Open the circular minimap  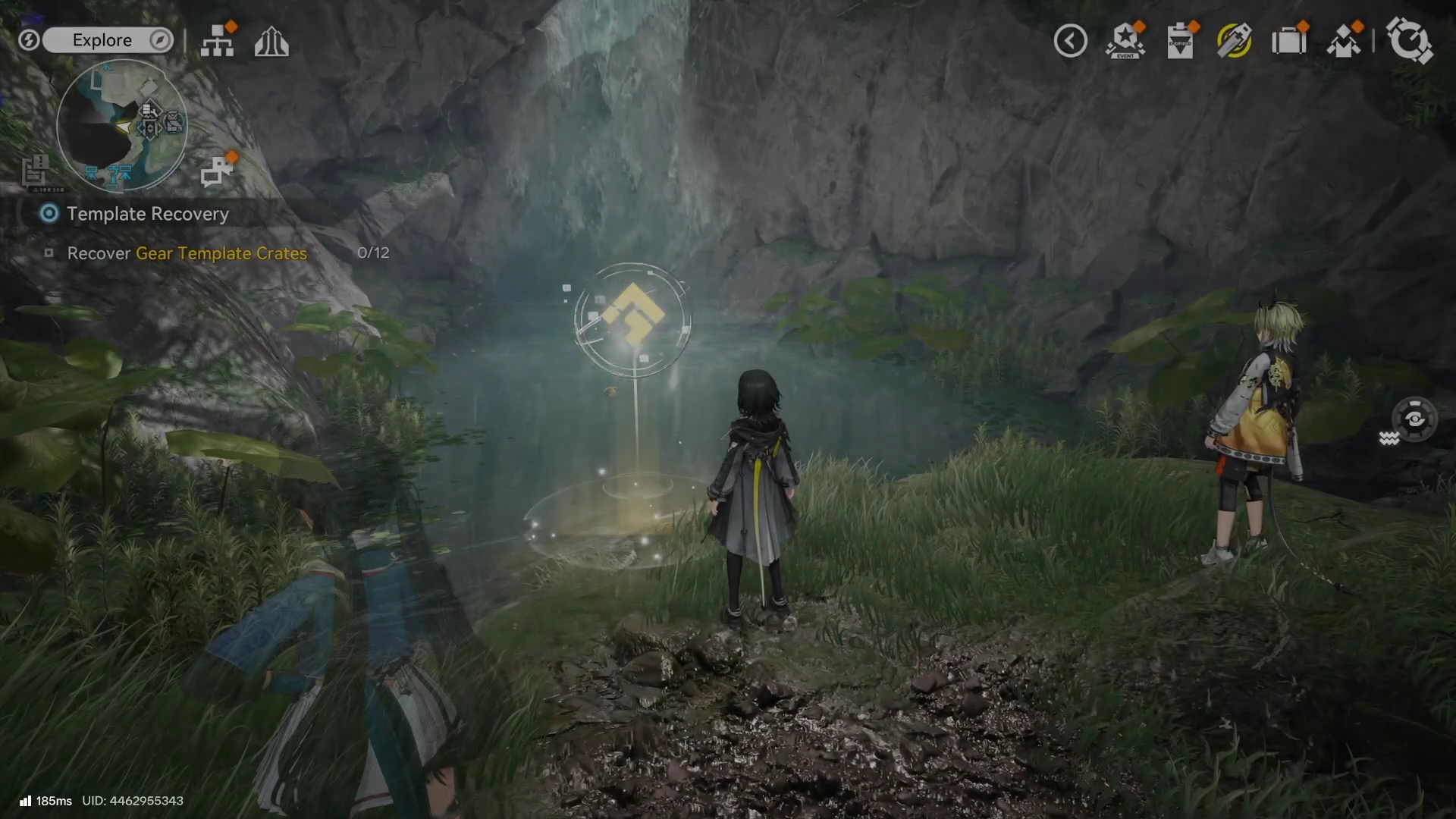tap(121, 125)
